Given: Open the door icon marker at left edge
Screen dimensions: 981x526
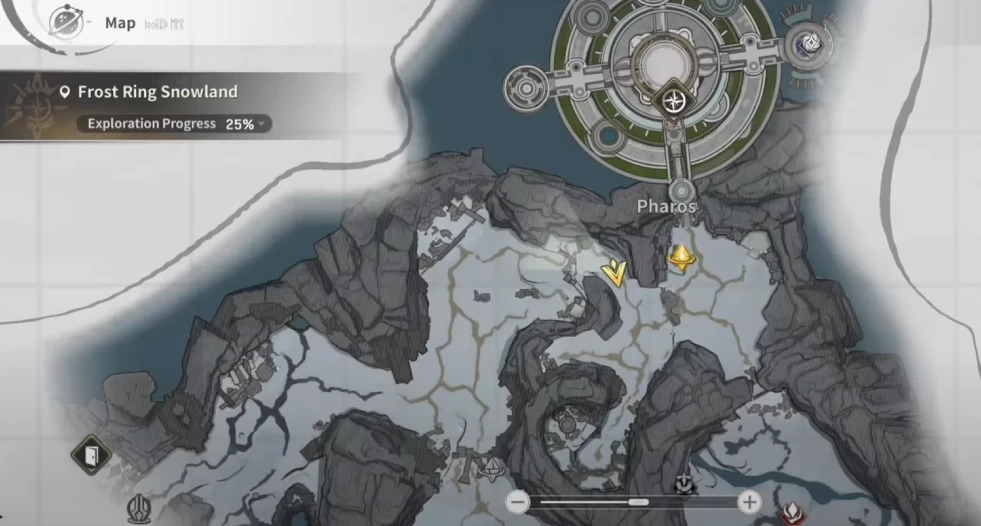Looking at the screenshot, I should (89, 456).
